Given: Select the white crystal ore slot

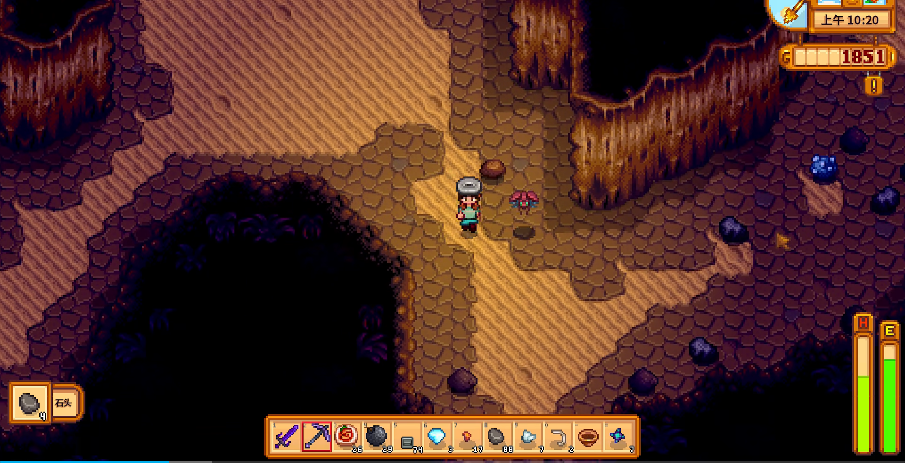Looking at the screenshot, I should [x=525, y=436].
